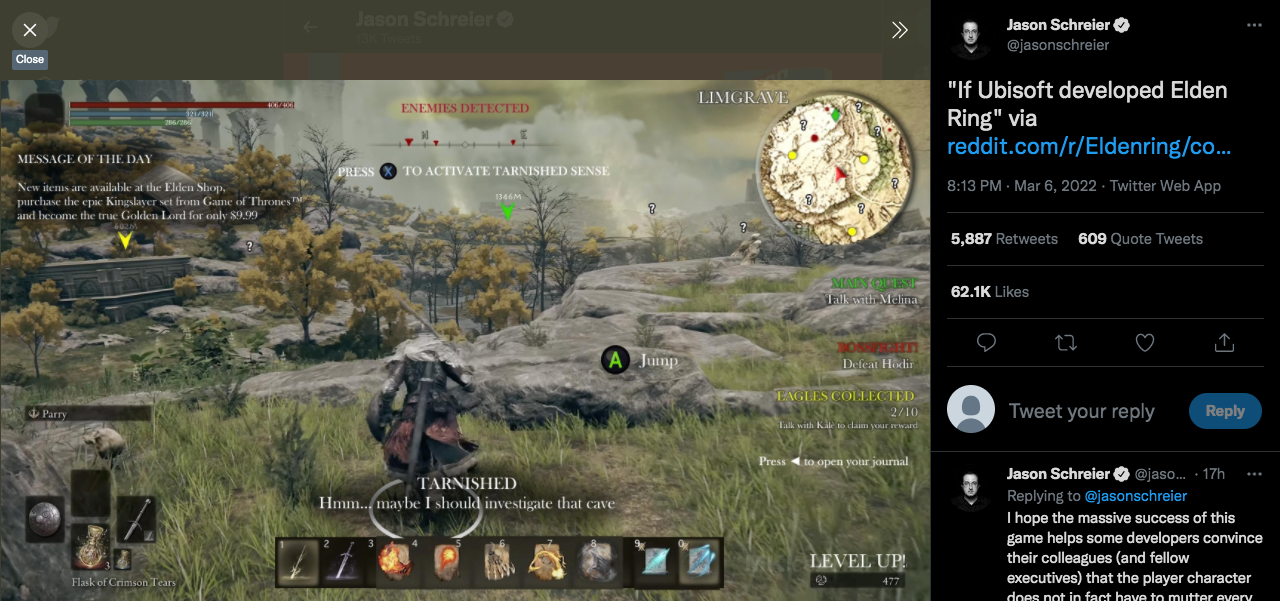Close the tweet image viewer
The height and width of the screenshot is (601, 1280).
click(x=30, y=30)
